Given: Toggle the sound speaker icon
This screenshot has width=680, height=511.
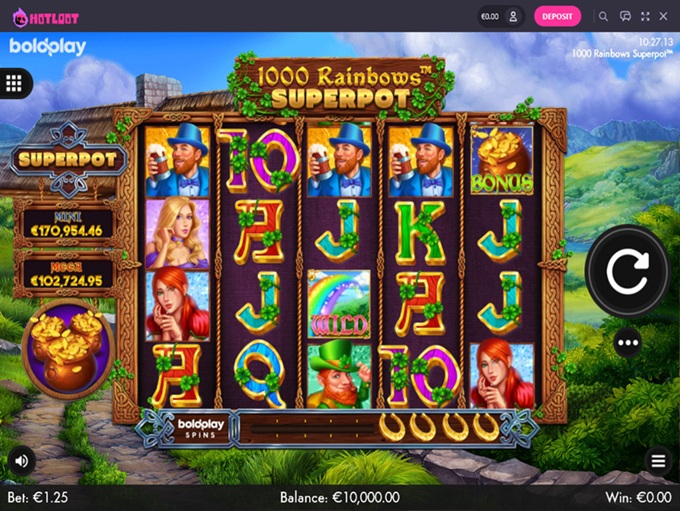Looking at the screenshot, I should (x=21, y=460).
